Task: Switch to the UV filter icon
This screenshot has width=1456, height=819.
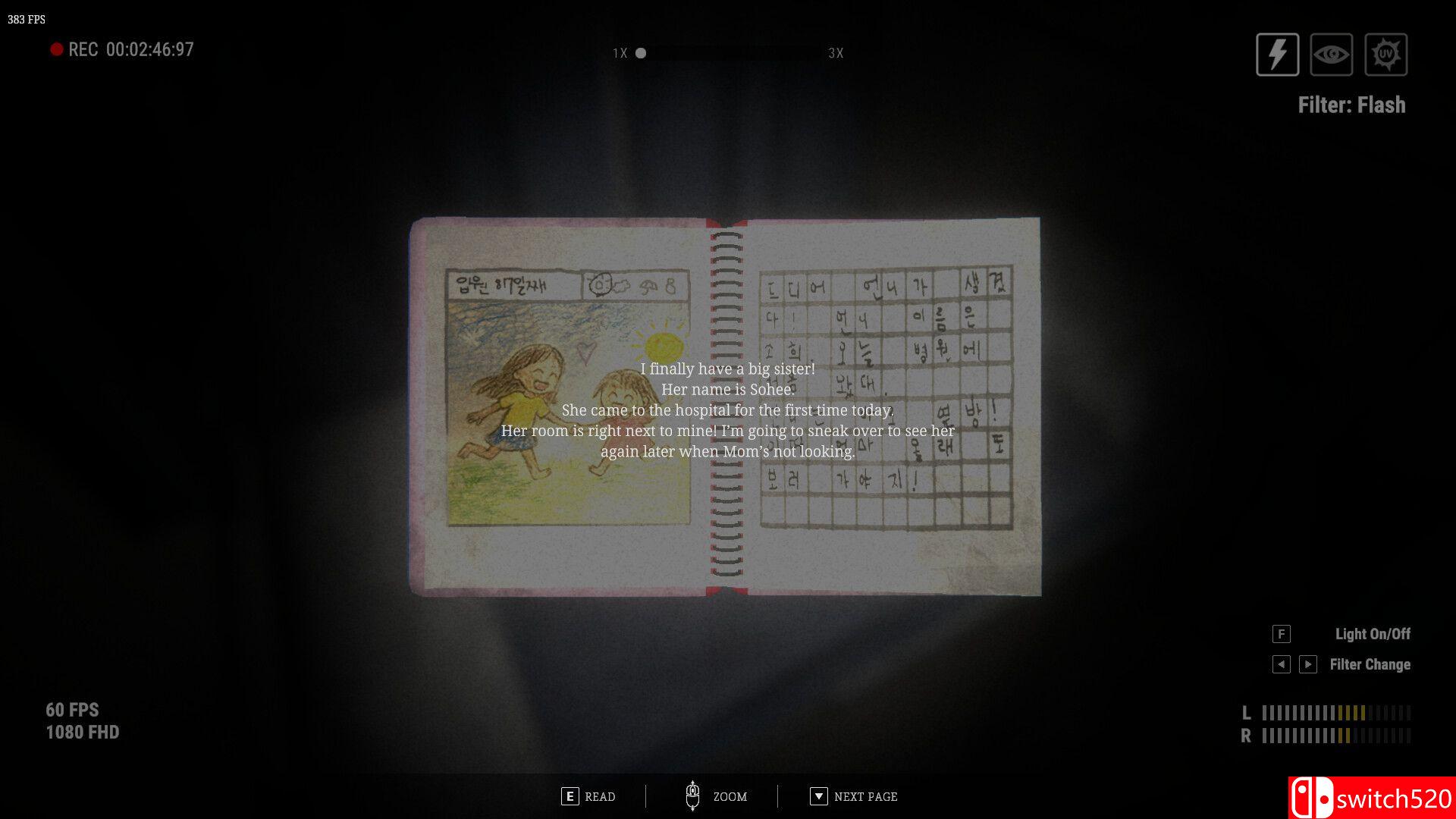Action: click(1386, 54)
